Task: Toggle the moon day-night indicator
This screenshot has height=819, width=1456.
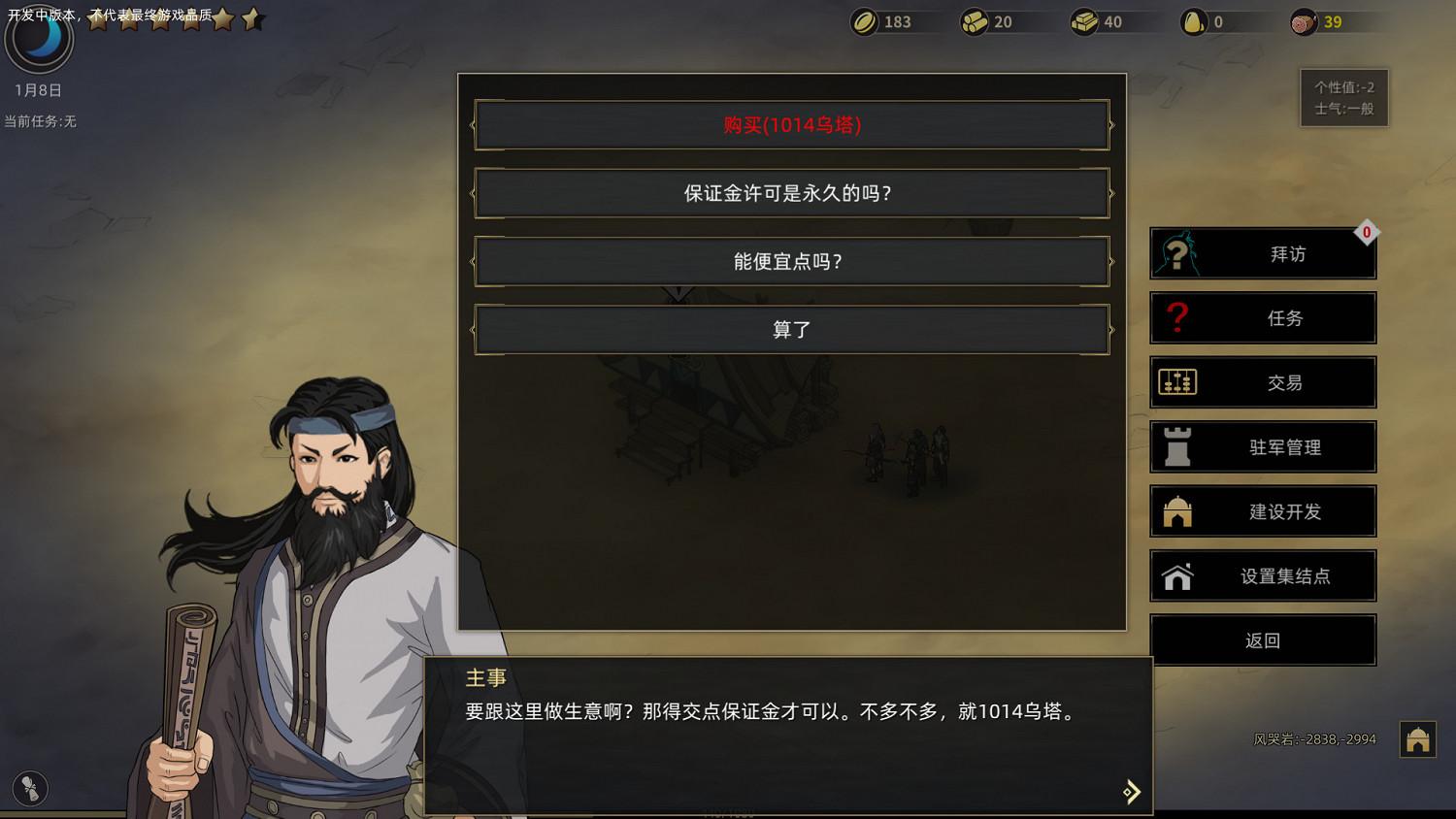Action: [39, 39]
